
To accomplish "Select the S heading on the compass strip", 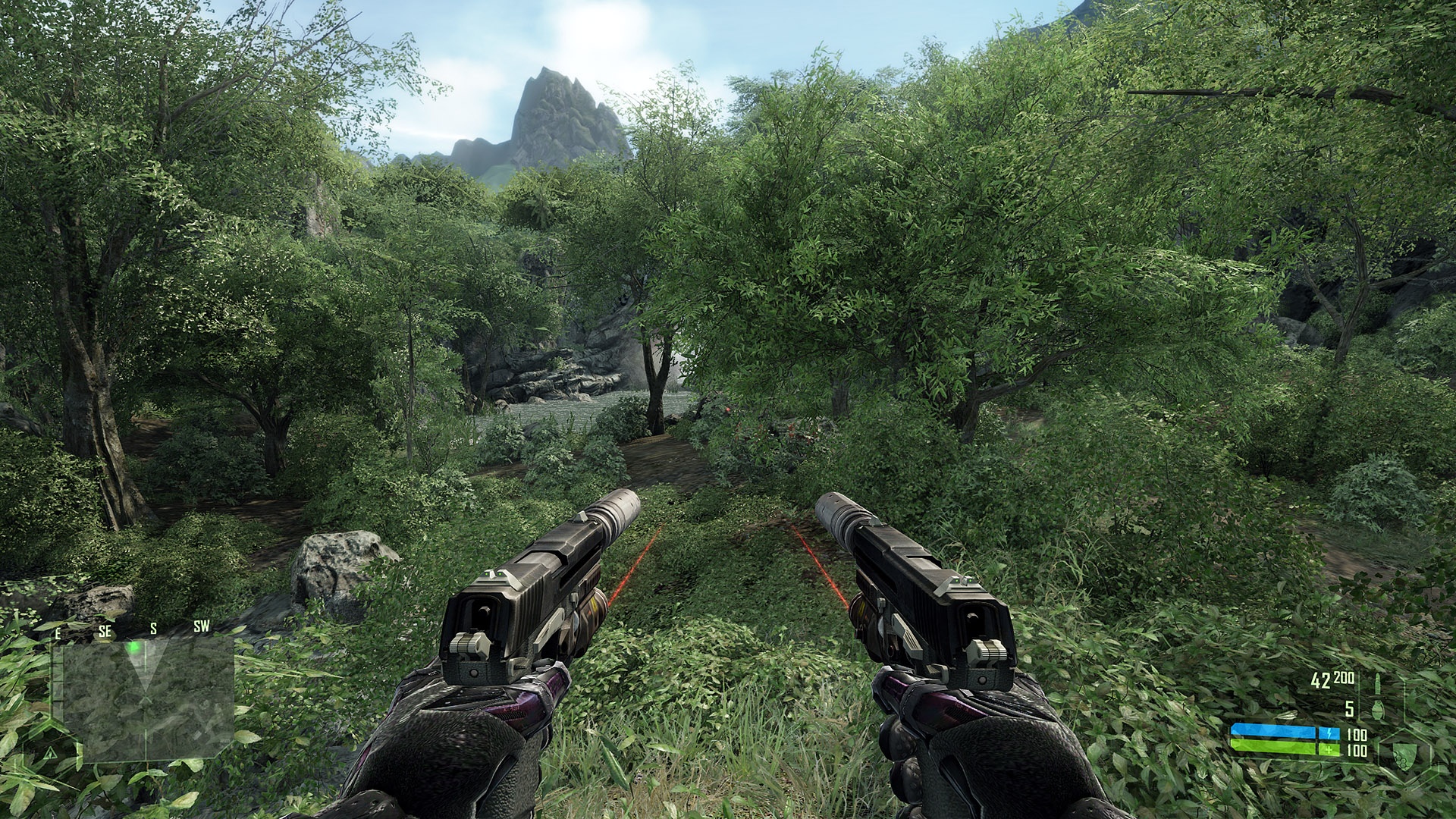I will pyautogui.click(x=153, y=629).
